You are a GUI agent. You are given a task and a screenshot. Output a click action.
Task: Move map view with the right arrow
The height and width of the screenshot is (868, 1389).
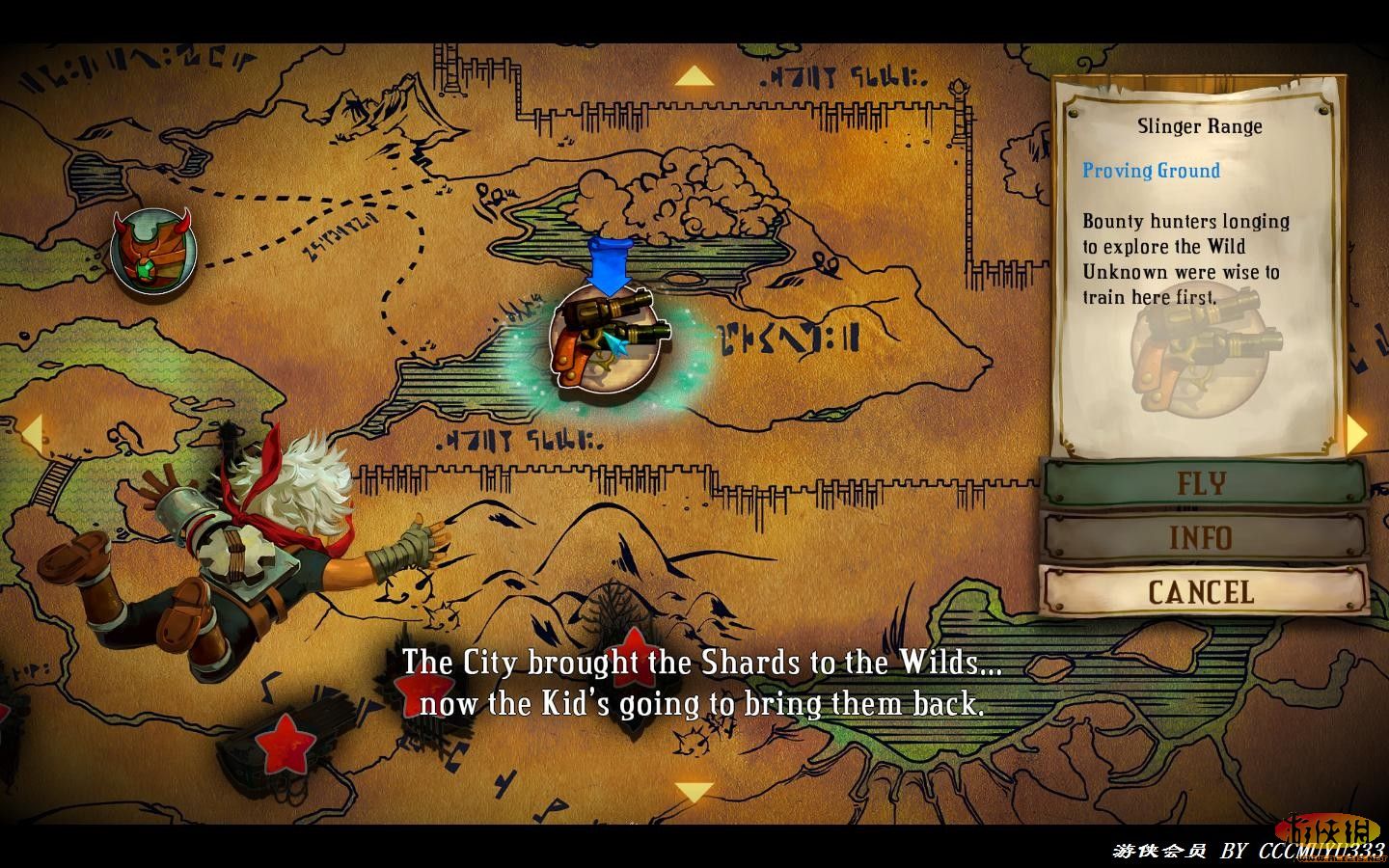pyautogui.click(x=1357, y=433)
